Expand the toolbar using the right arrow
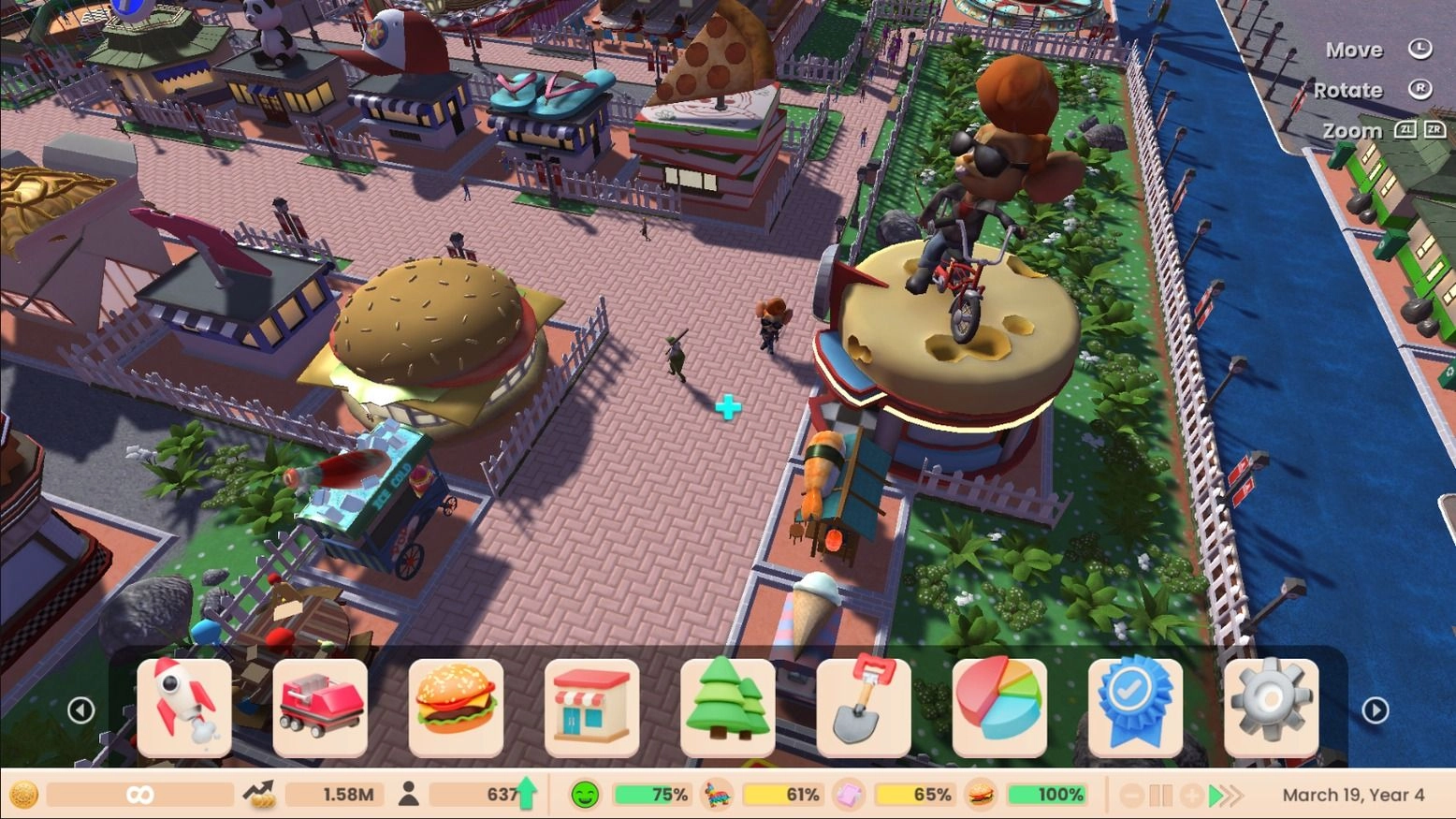Image resolution: width=1456 pixels, height=819 pixels. coord(1376,709)
